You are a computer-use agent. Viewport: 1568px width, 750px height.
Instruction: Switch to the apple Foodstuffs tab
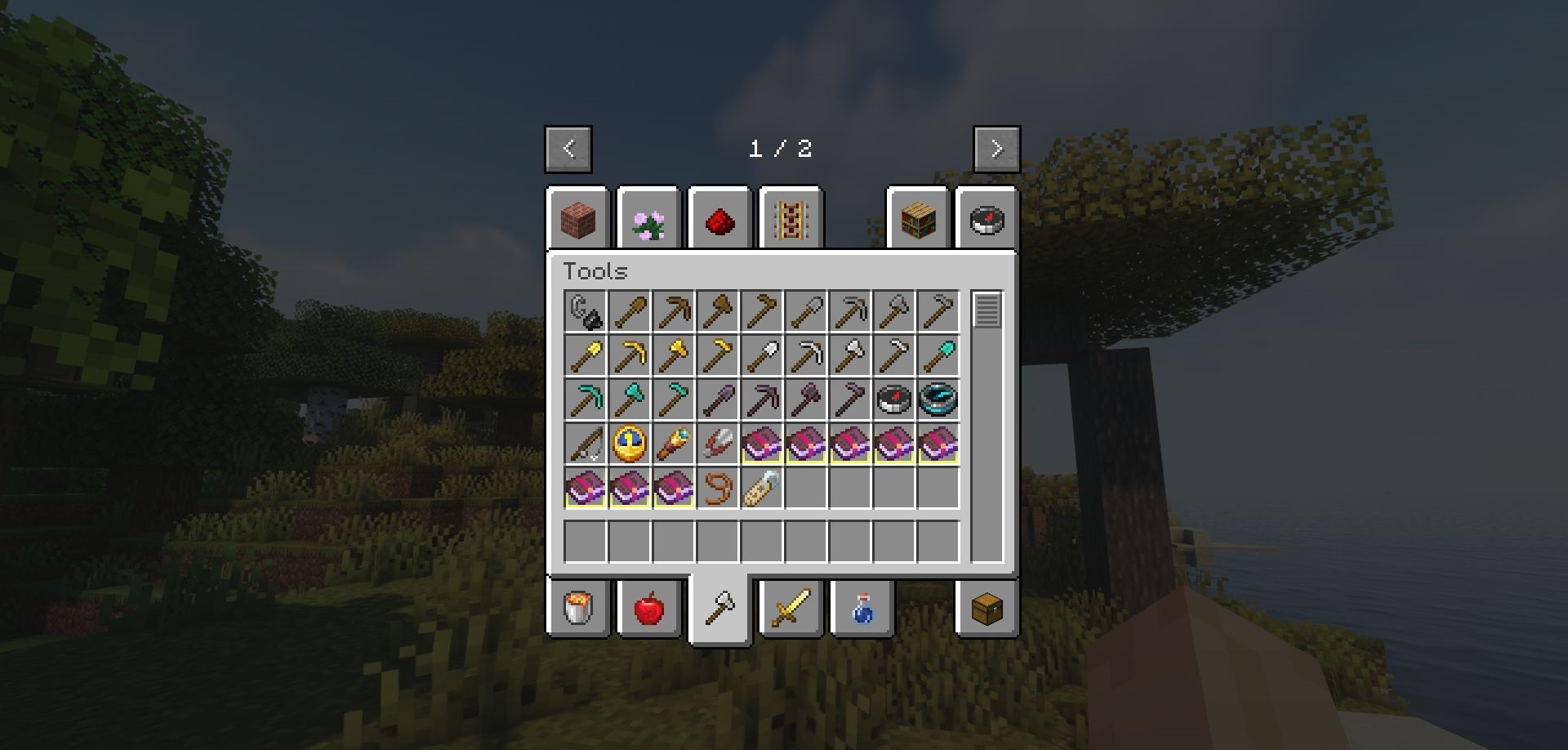coord(649,609)
